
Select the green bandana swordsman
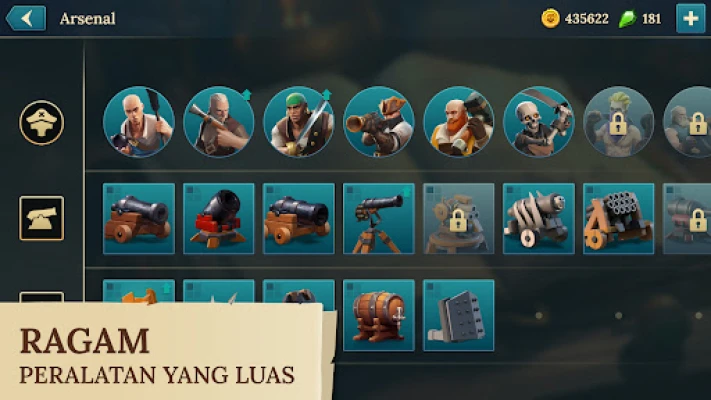[x=298, y=122]
